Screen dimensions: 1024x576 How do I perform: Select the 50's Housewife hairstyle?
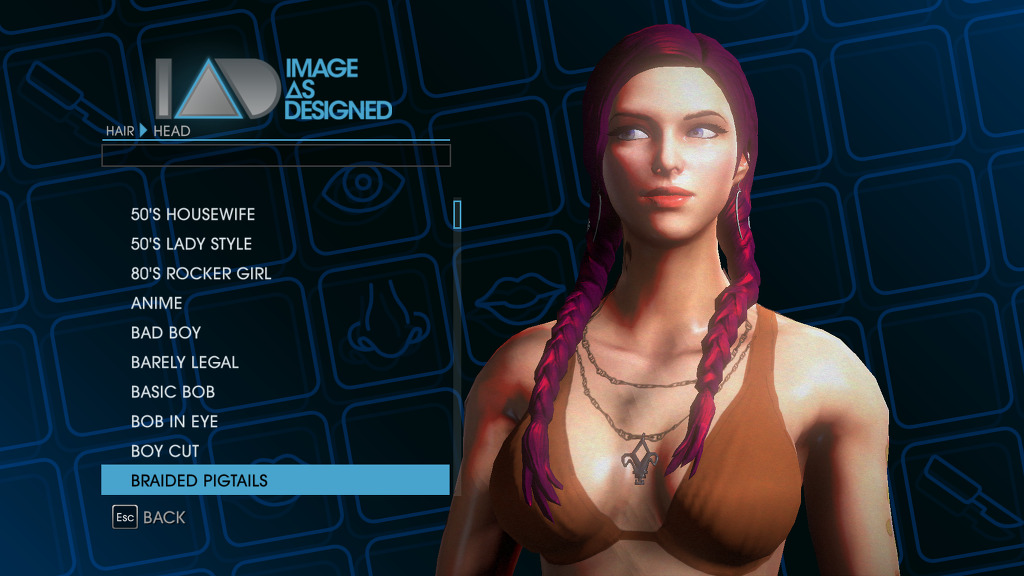[193, 214]
